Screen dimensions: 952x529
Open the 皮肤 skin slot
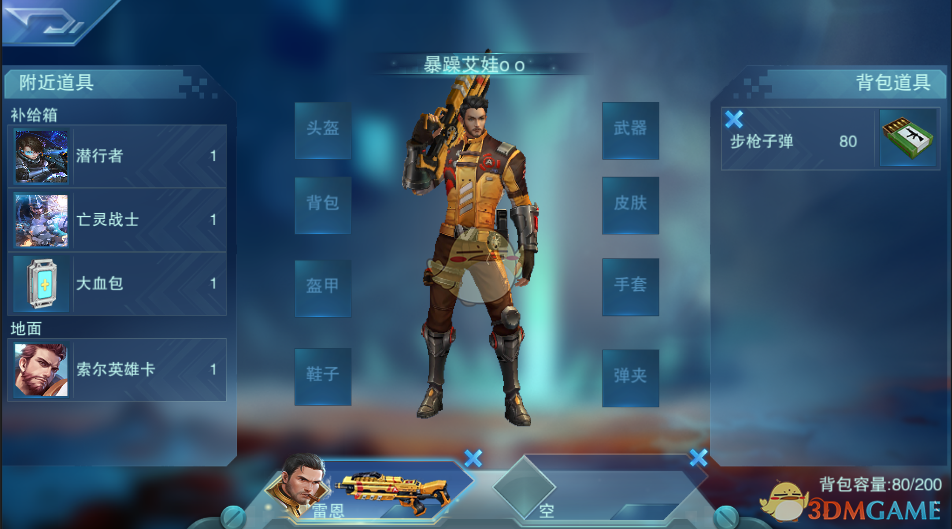pos(630,204)
